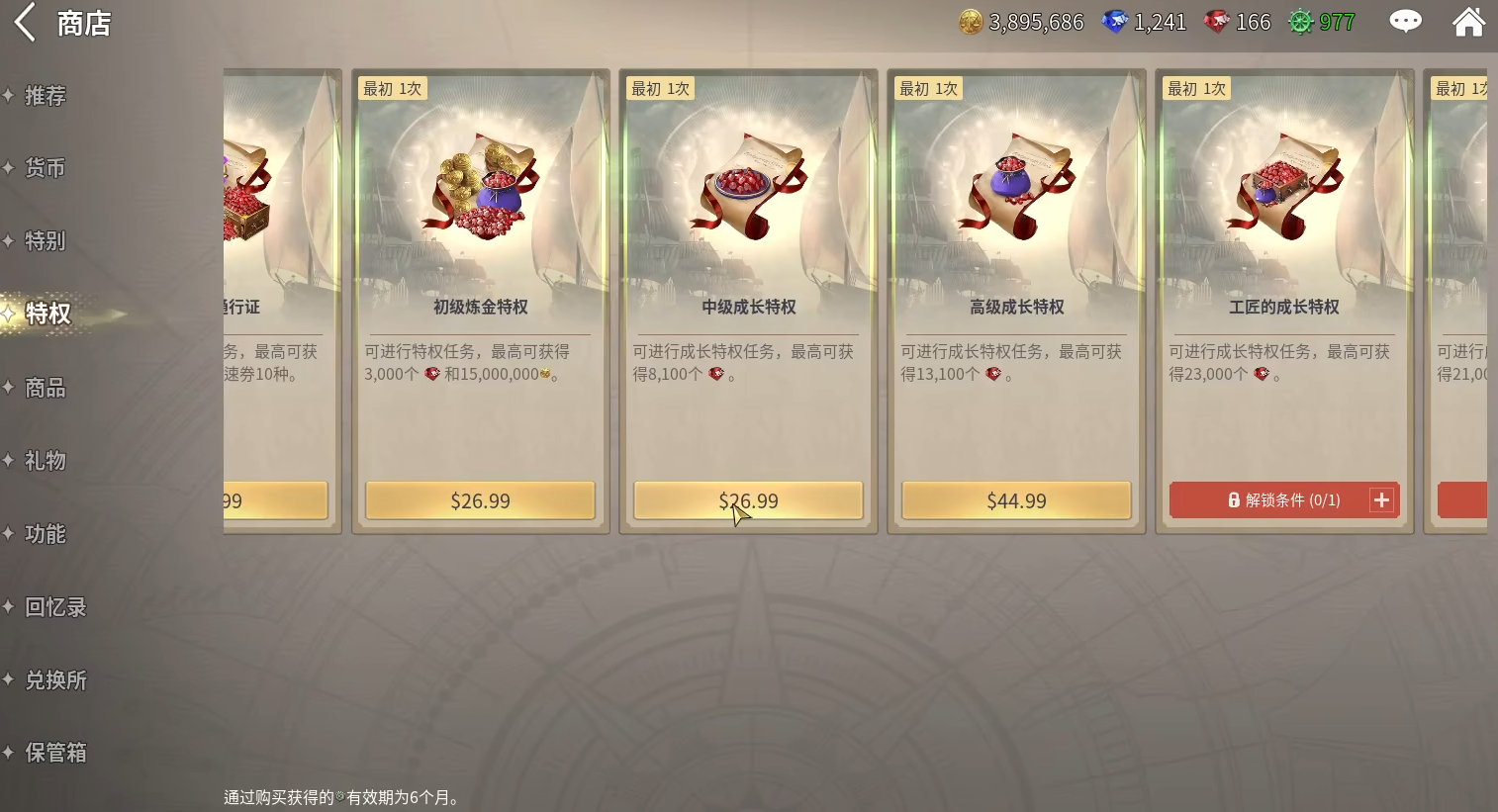Click the 中级成长特权 item thumbnail

coord(748,188)
